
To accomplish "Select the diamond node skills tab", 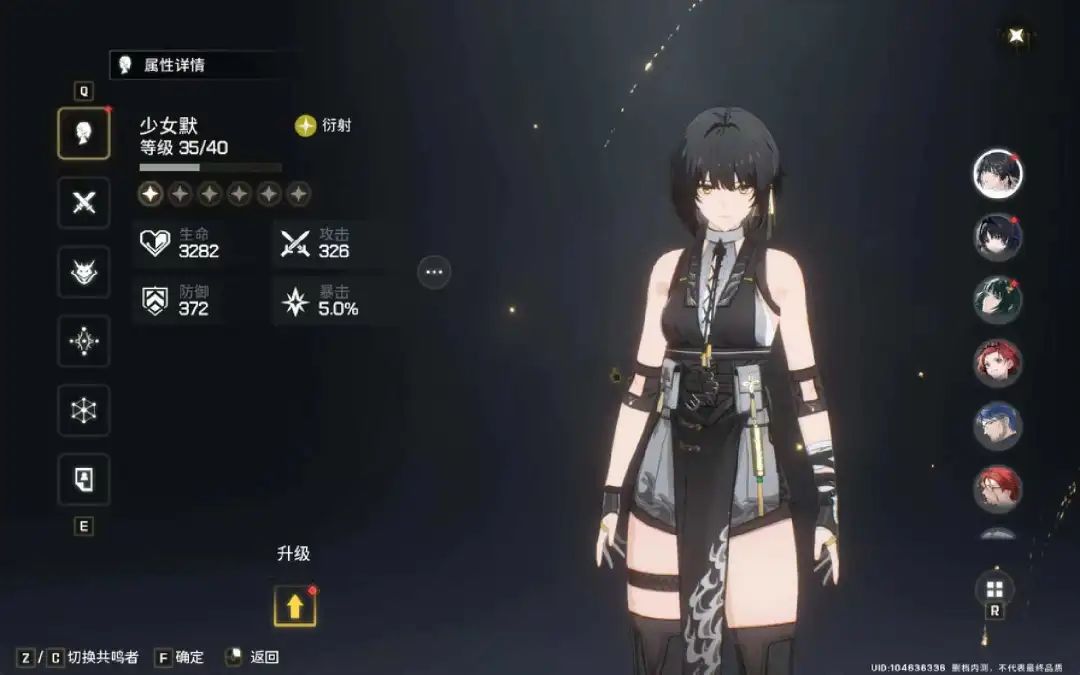I will coord(84,342).
